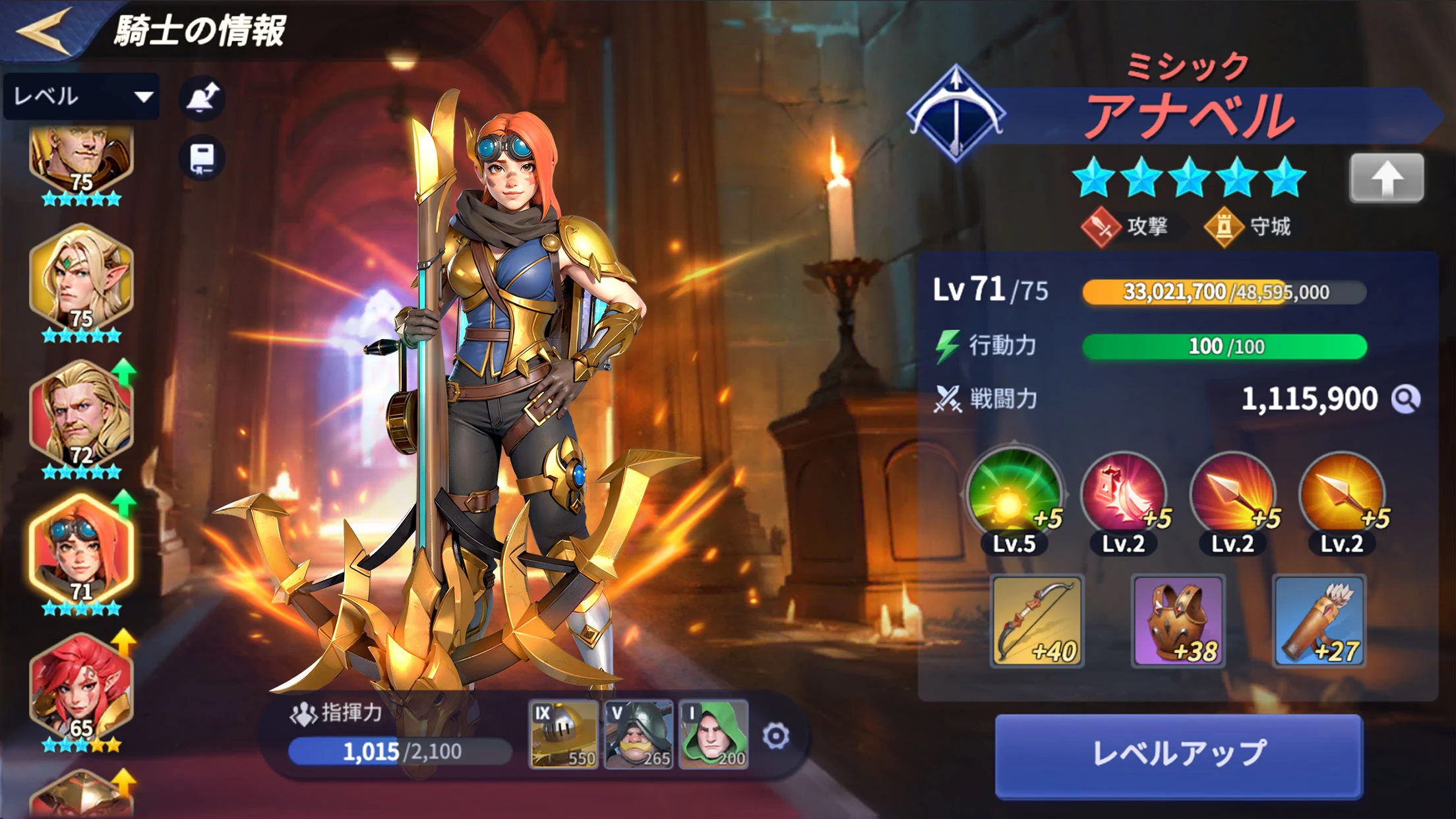Screen dimensions: 1456x819
Task: Select the chest armor slot +38
Action: [x=1178, y=621]
